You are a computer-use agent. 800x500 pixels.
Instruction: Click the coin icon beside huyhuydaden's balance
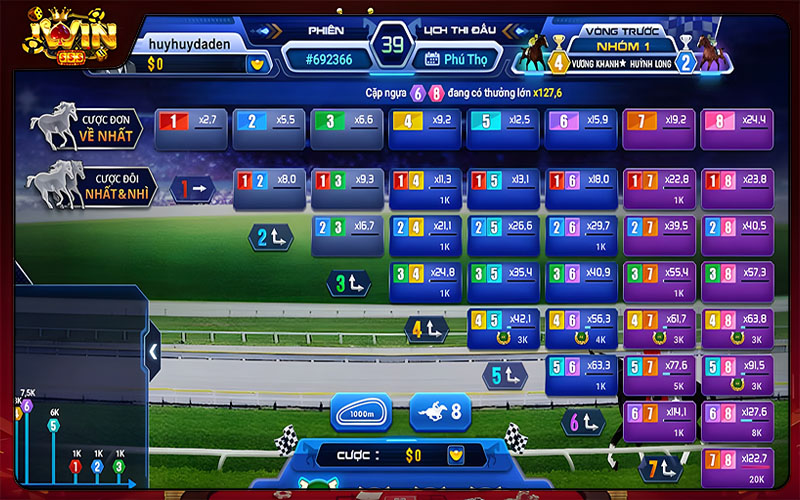258,64
